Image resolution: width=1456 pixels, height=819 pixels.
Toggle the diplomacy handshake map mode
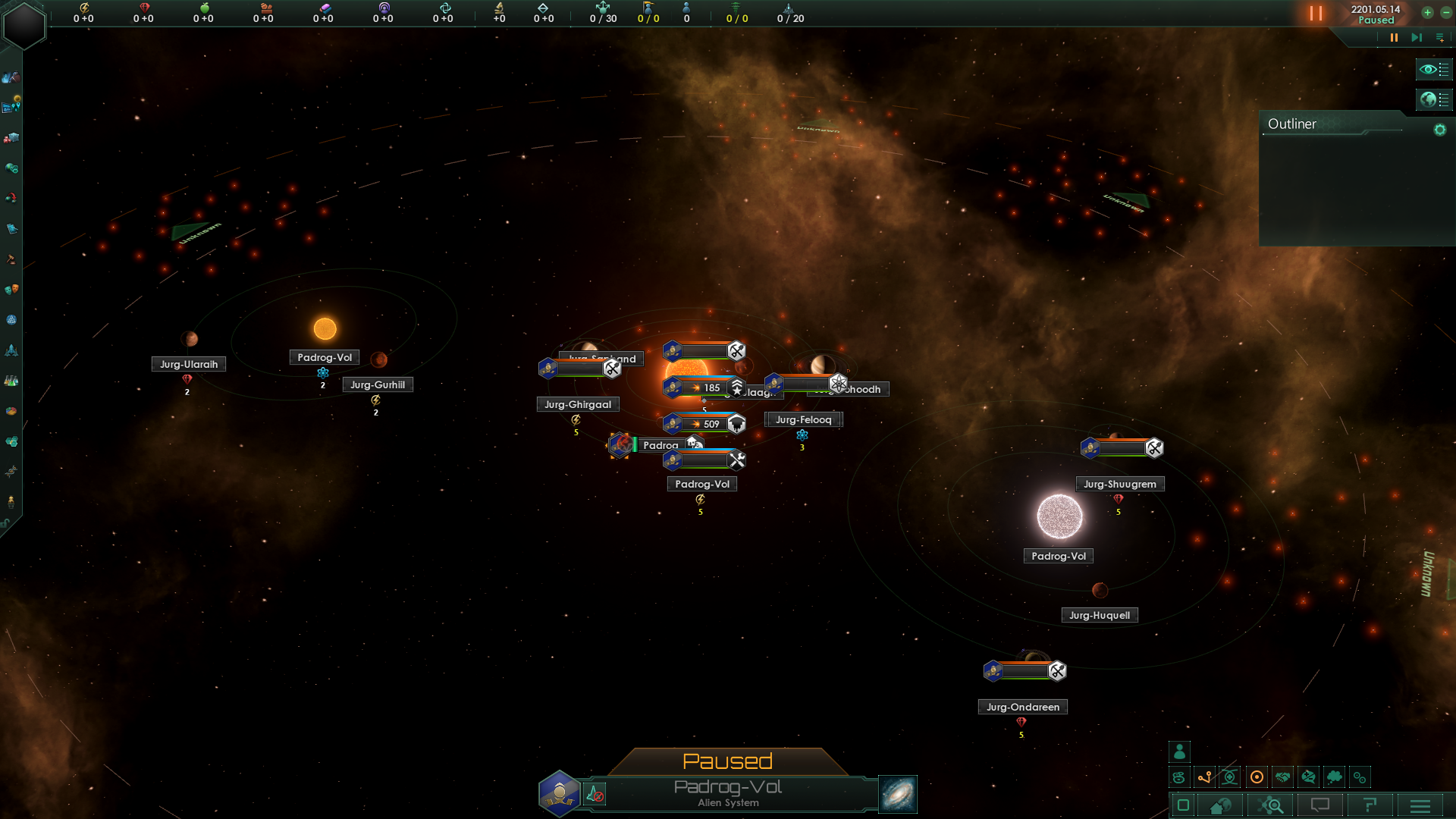1282,777
